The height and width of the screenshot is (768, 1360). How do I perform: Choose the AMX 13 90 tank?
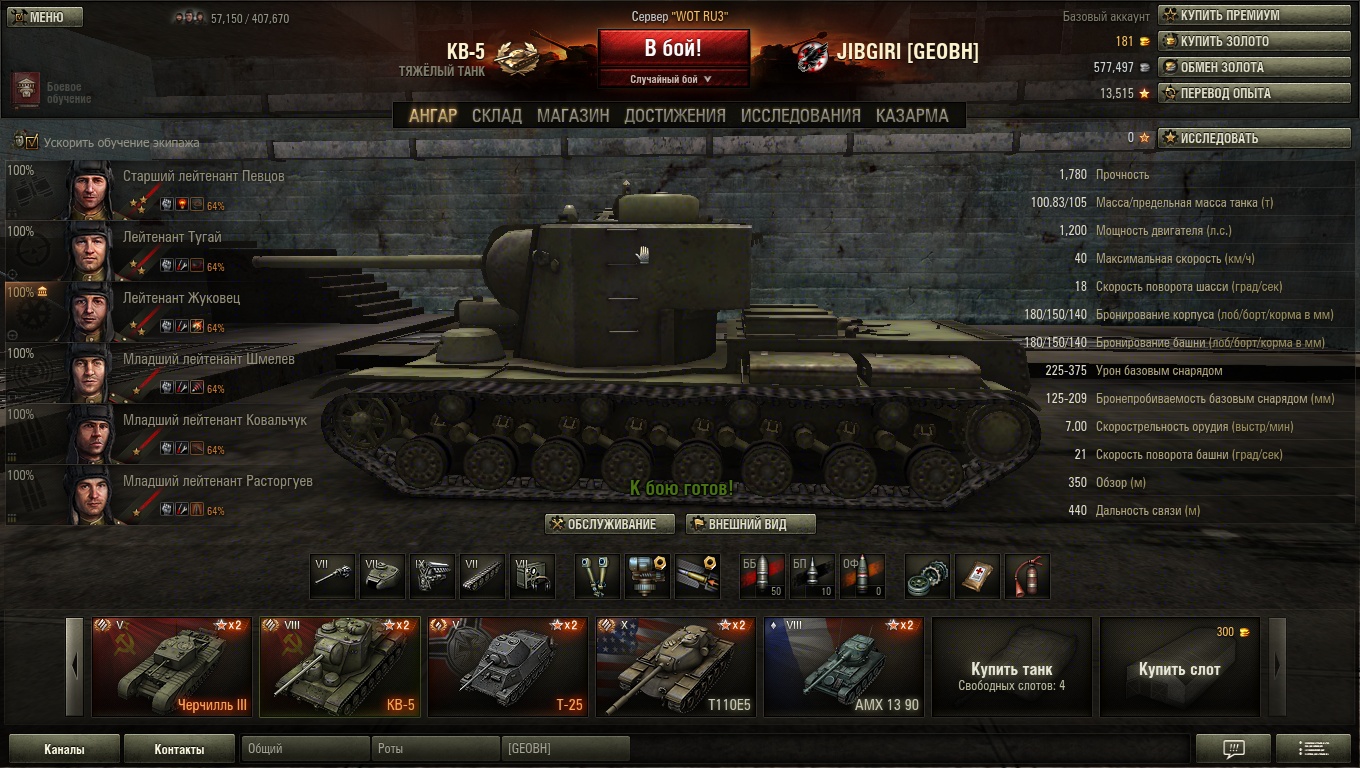tap(844, 667)
